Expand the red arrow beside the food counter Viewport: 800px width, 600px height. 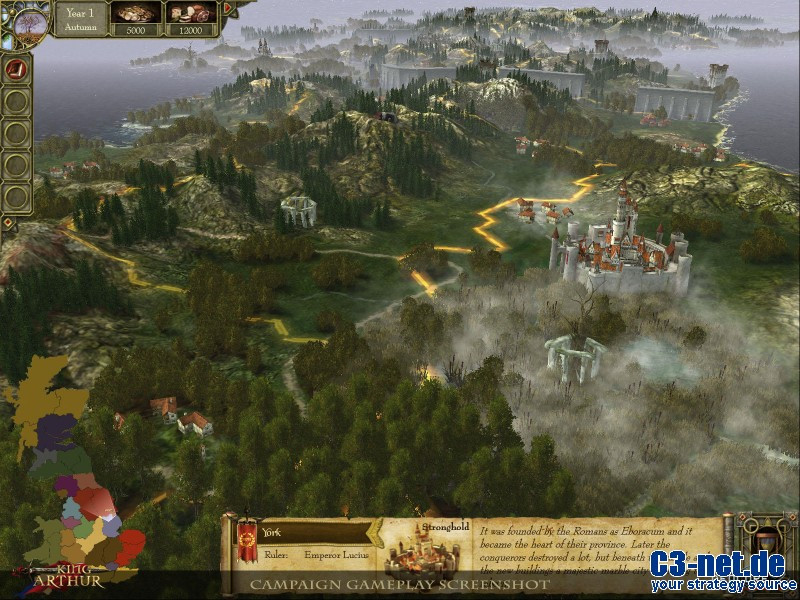pyautogui.click(x=227, y=9)
